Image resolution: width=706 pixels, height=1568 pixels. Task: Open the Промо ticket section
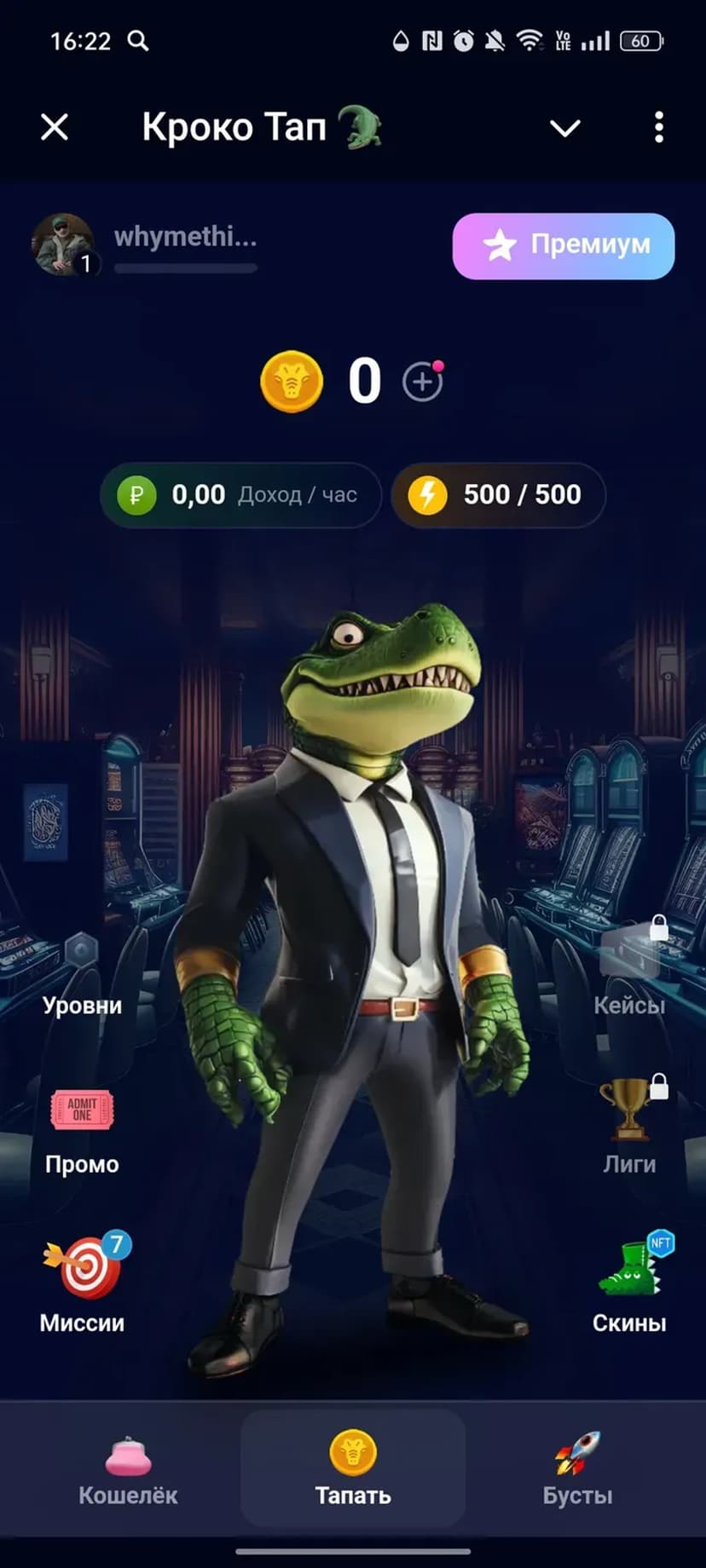(x=82, y=1131)
